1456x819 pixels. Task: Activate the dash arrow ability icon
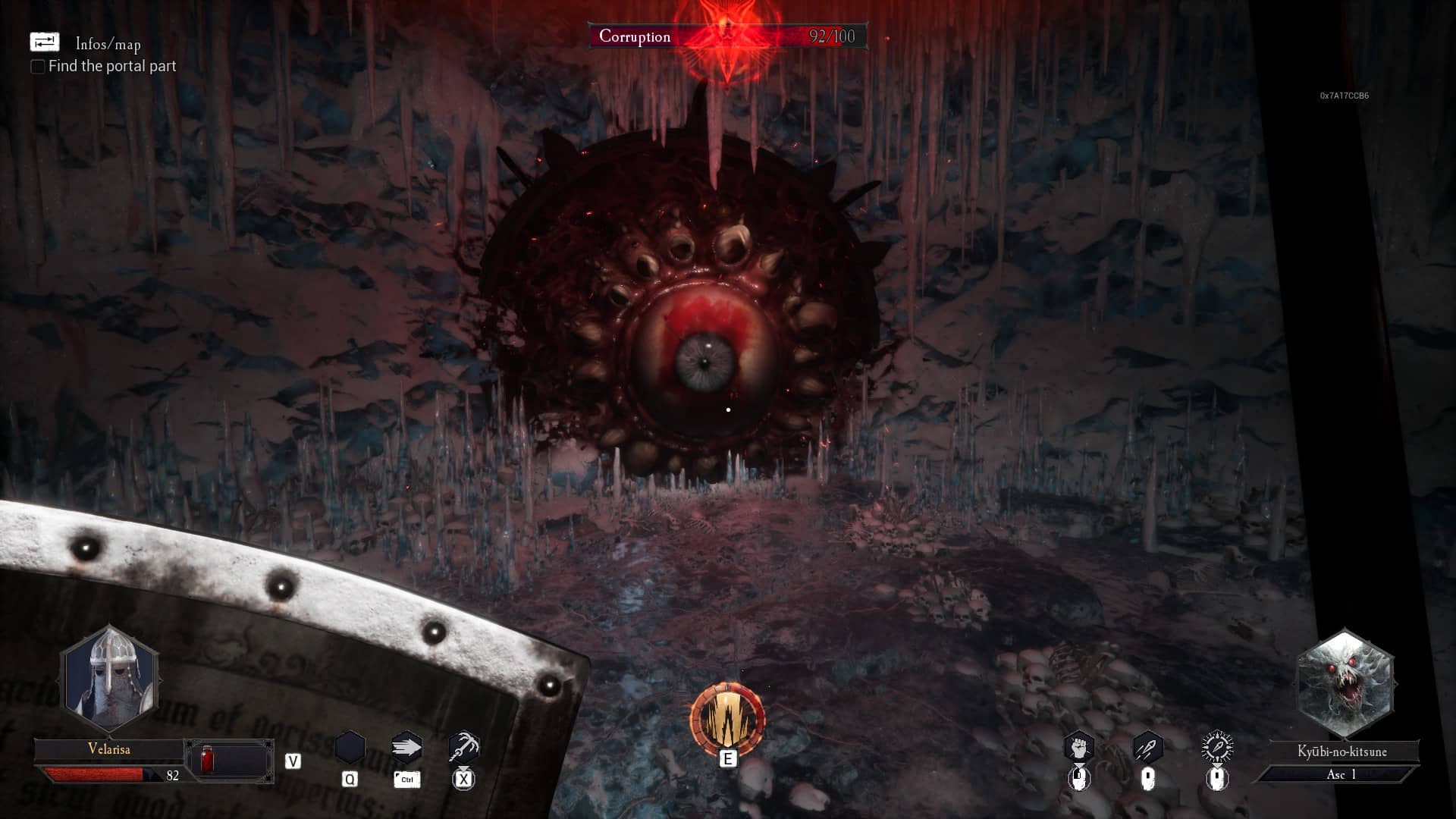point(406,748)
